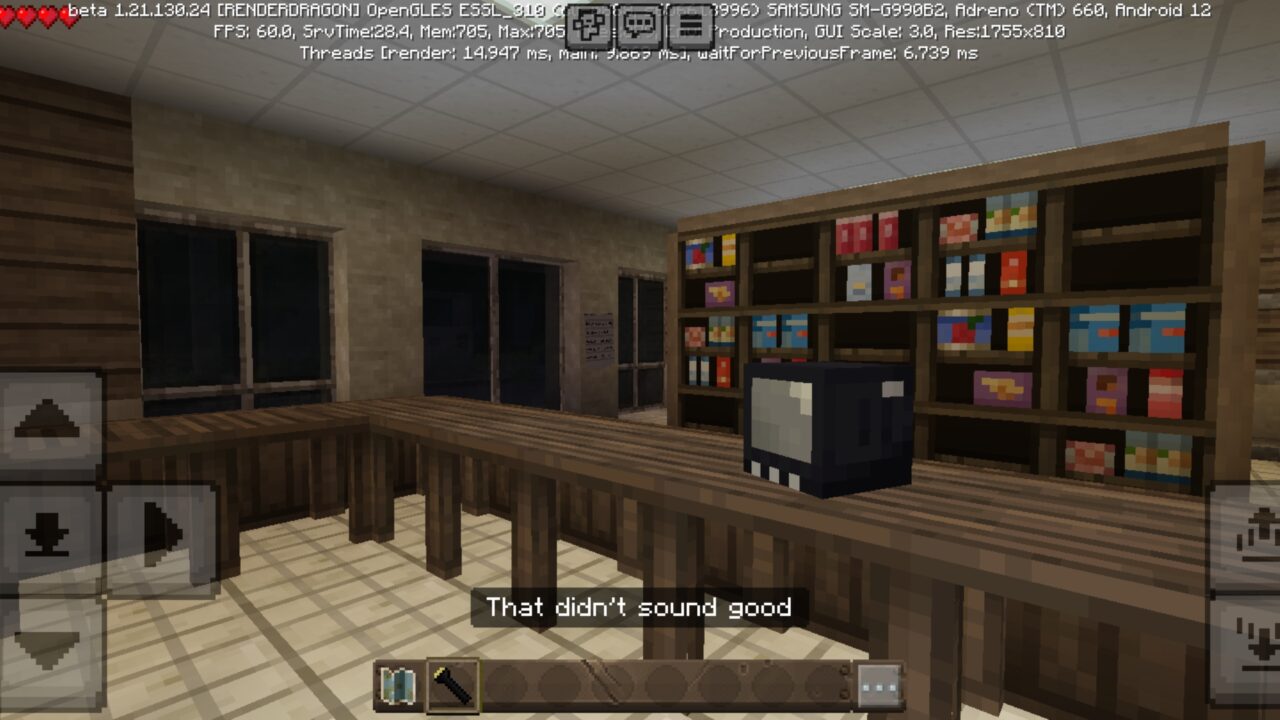Open the pause menu button
This screenshot has height=720, width=1280.
(690, 24)
